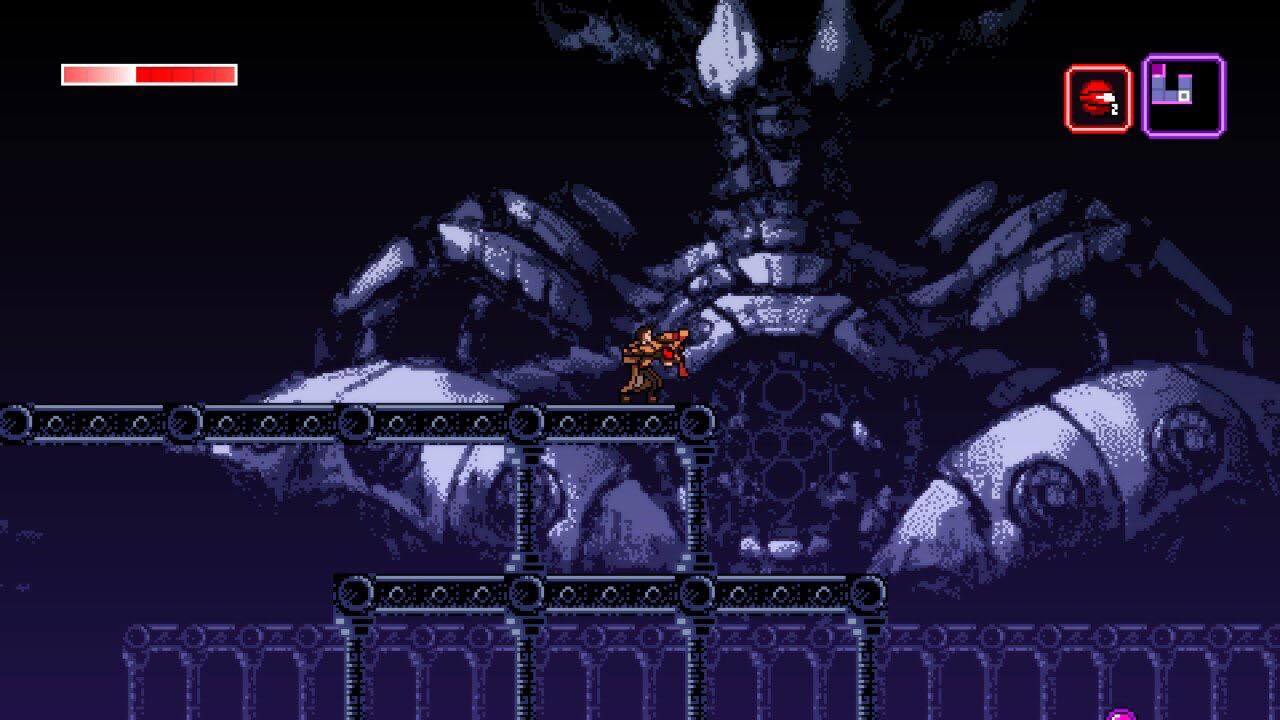Click the weapon ammo counter showing 2

coord(1114,108)
